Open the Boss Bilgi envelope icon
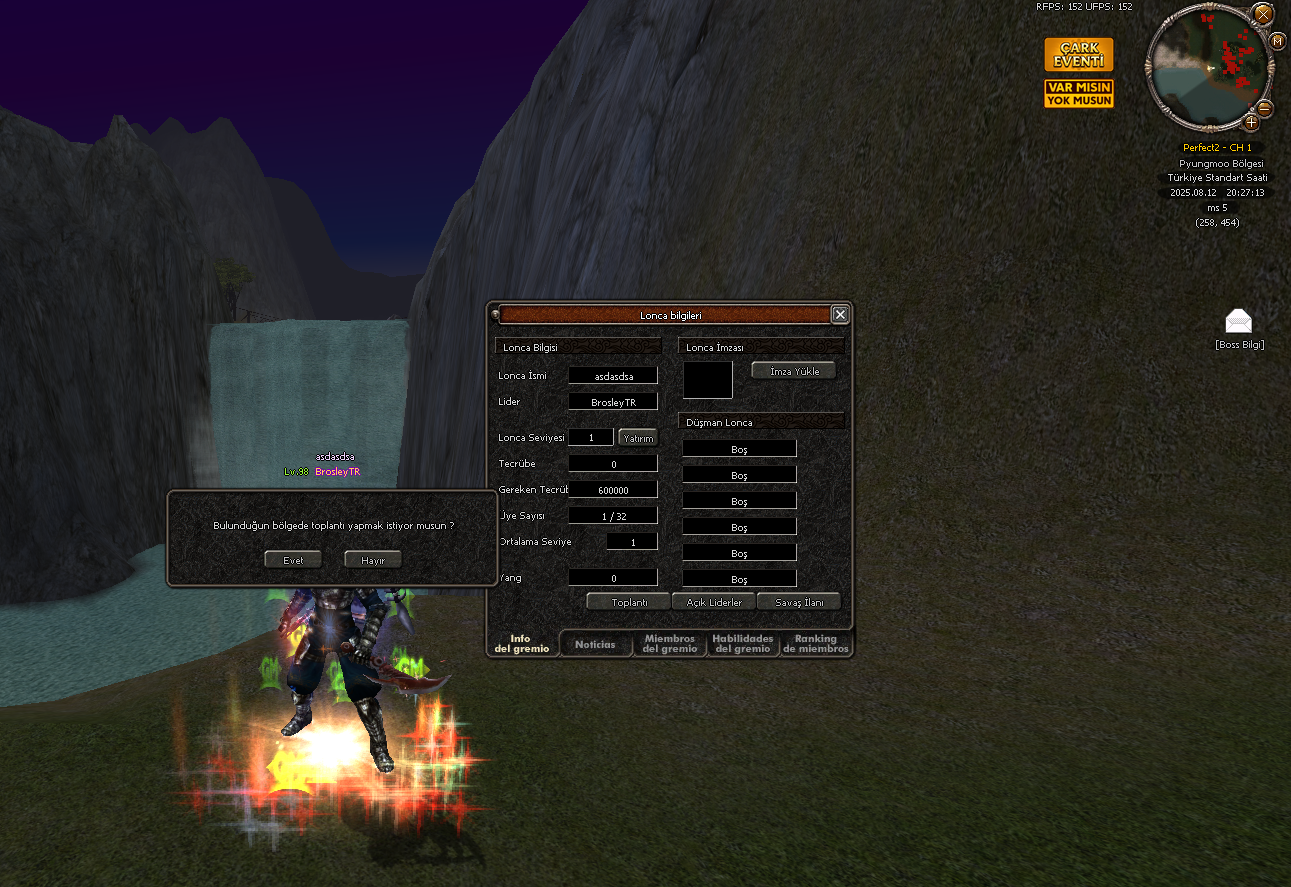1291x887 pixels. pos(1239,322)
